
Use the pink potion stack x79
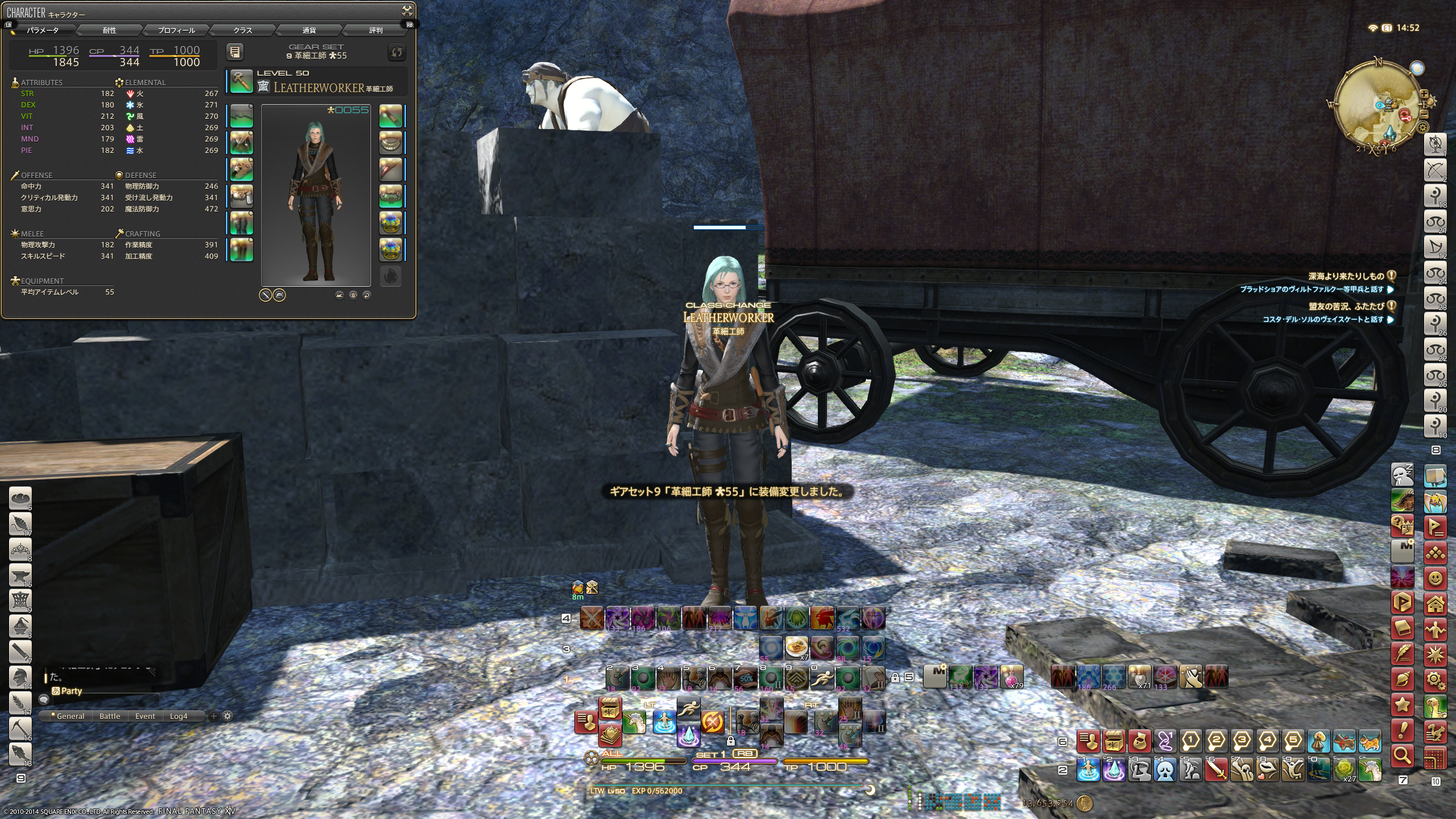click(1012, 676)
